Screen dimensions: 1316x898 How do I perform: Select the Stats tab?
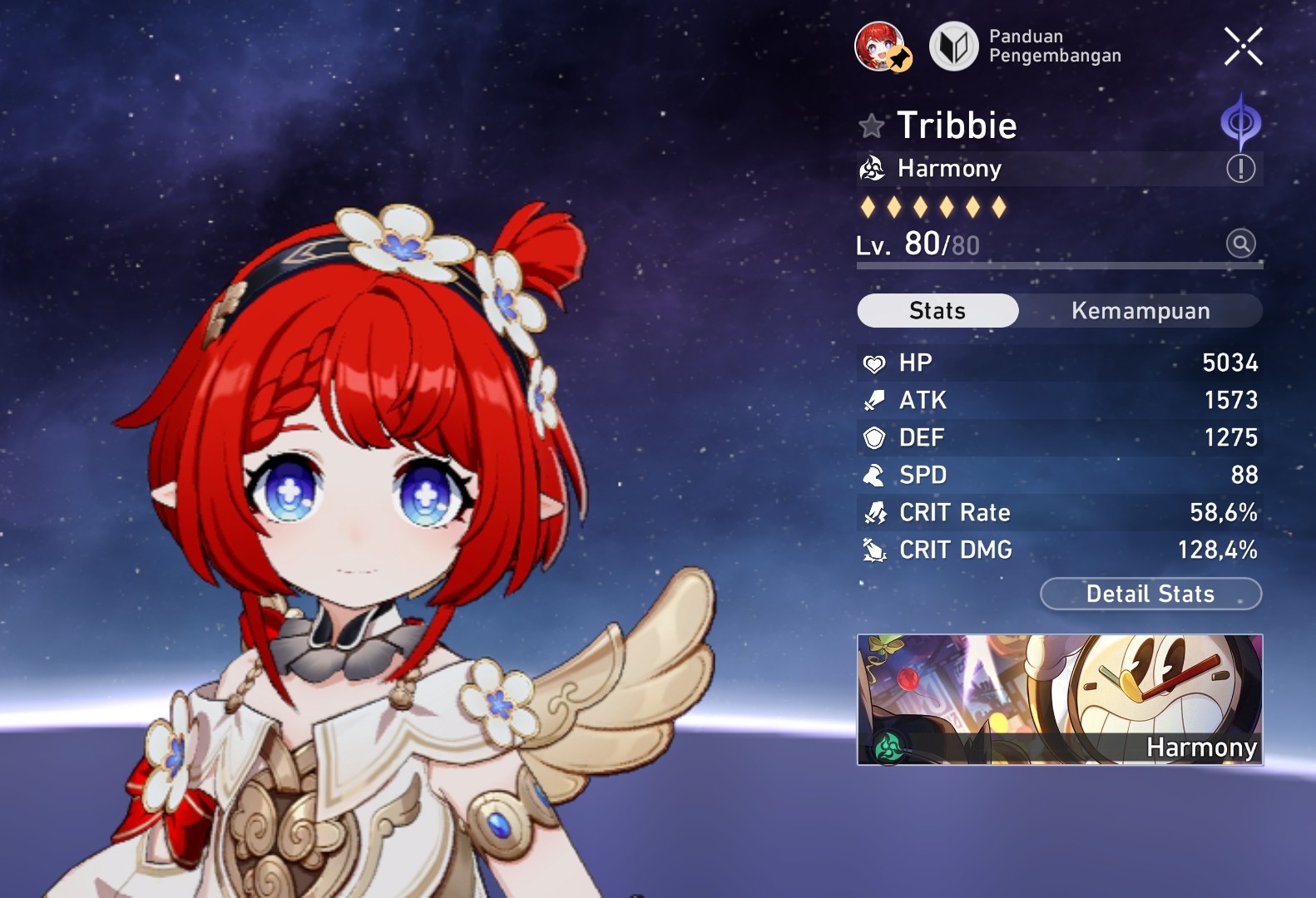(937, 310)
